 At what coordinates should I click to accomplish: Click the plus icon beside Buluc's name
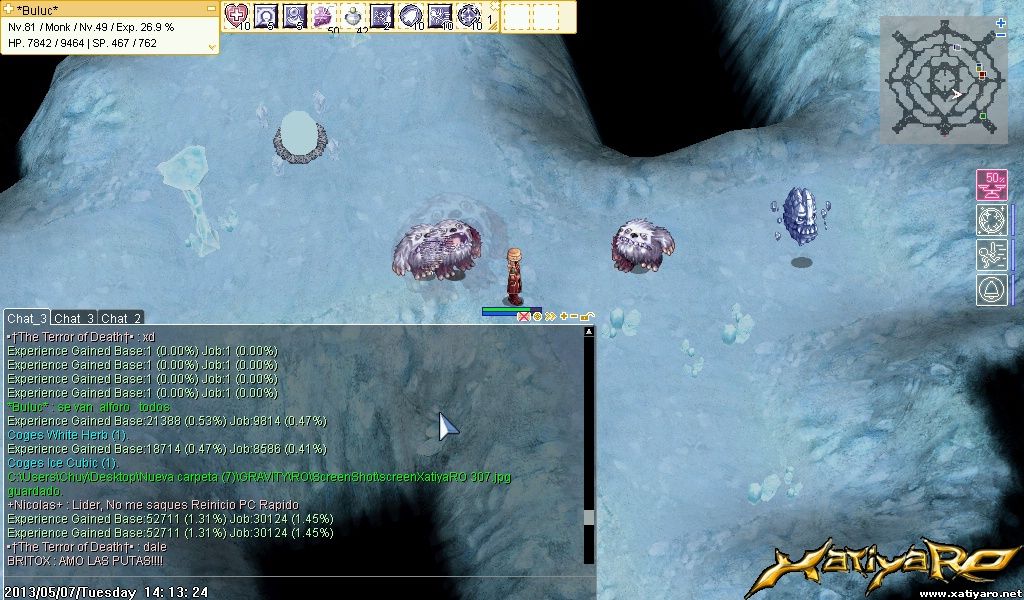coord(9,9)
